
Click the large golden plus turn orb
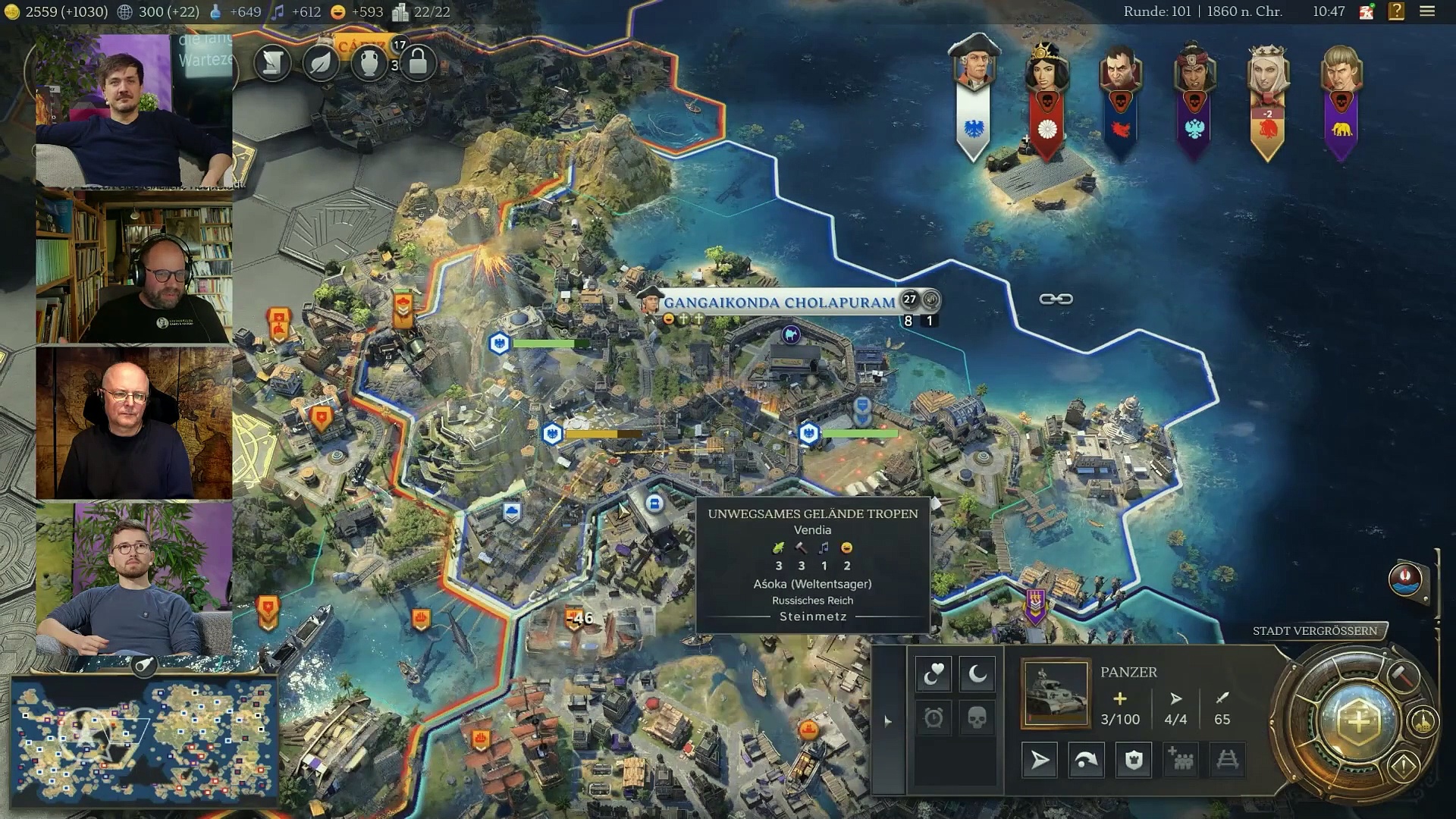(1357, 721)
